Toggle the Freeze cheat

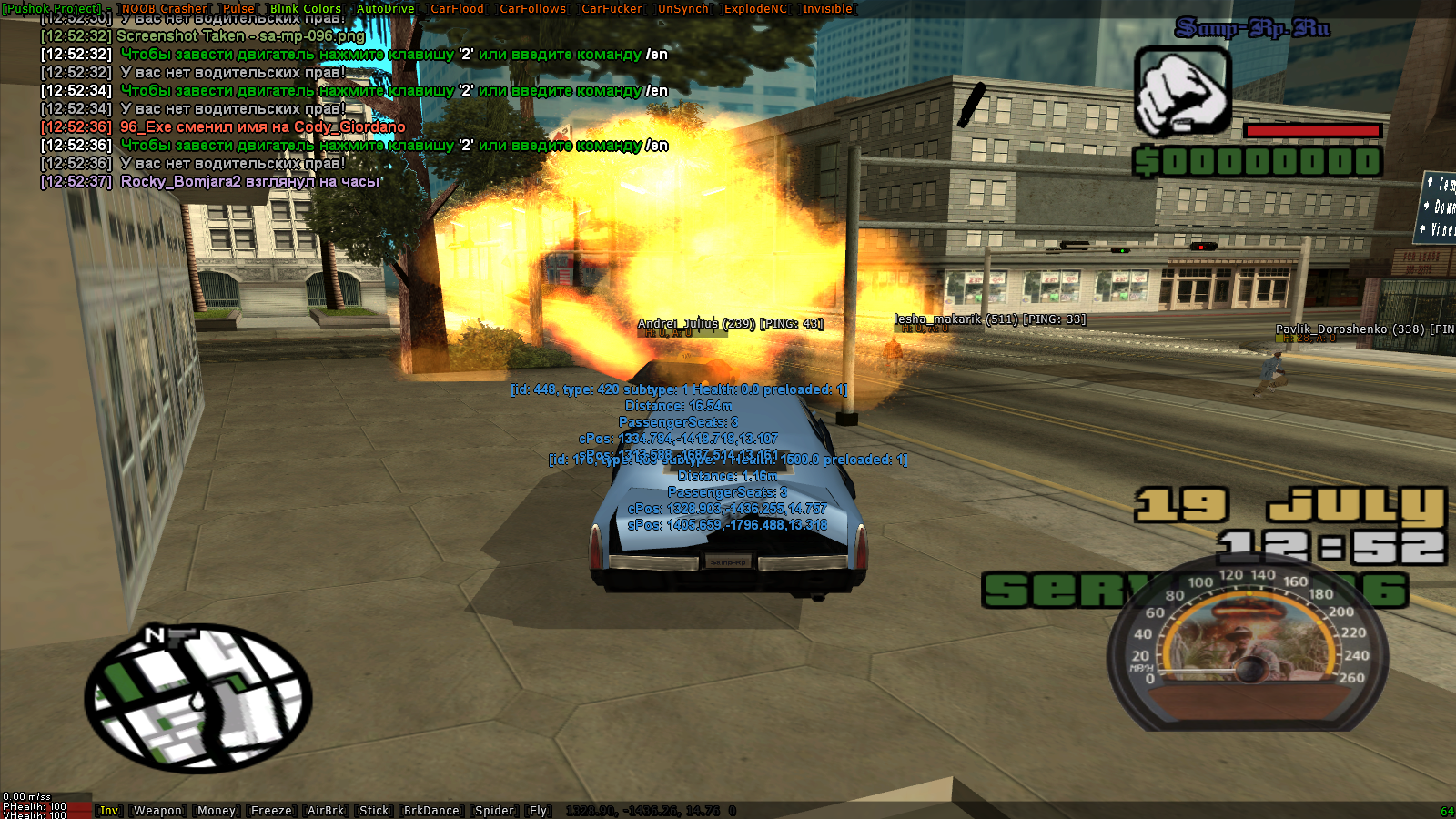(271, 811)
